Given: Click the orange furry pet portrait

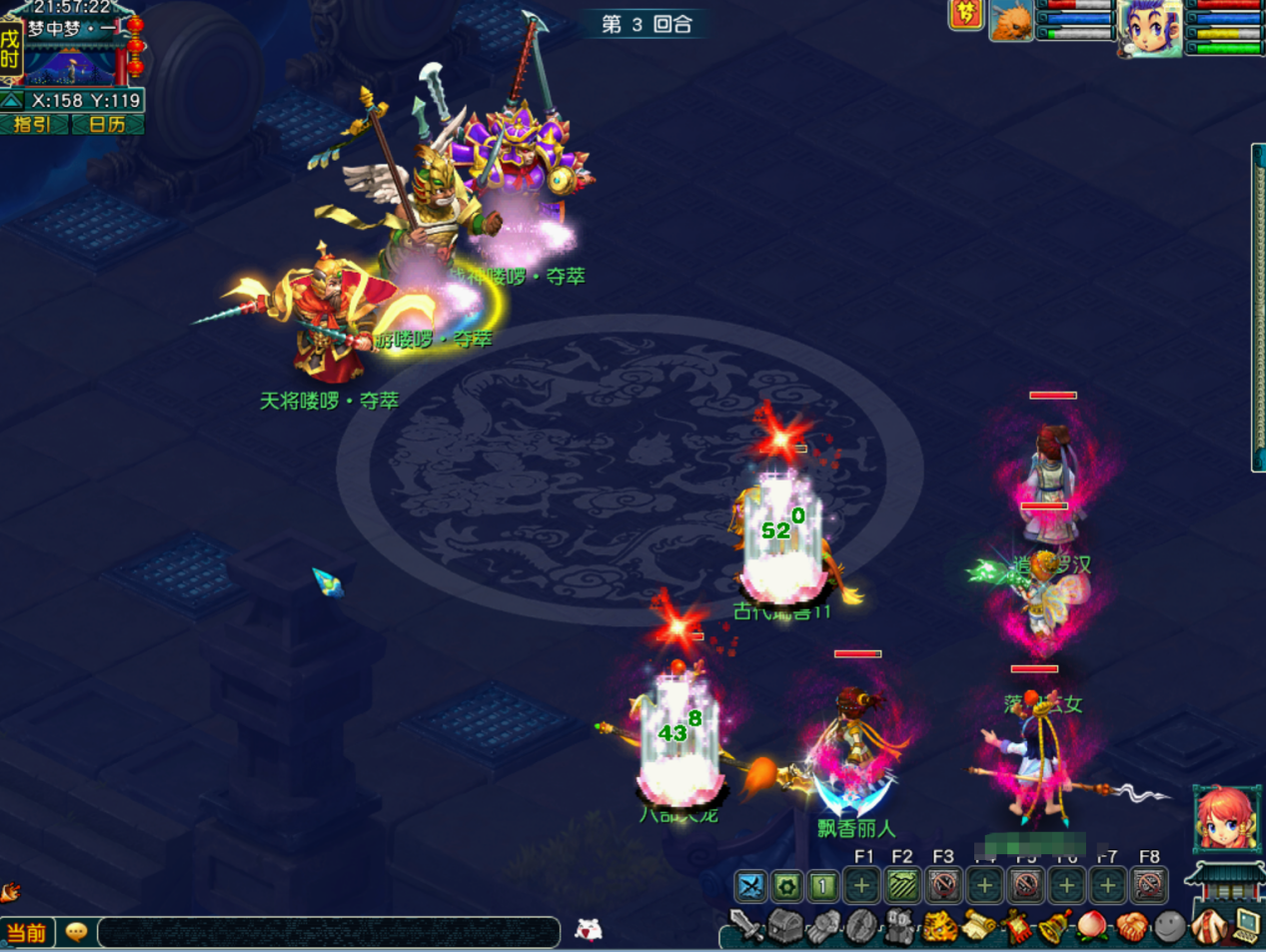Looking at the screenshot, I should 1010,22.
